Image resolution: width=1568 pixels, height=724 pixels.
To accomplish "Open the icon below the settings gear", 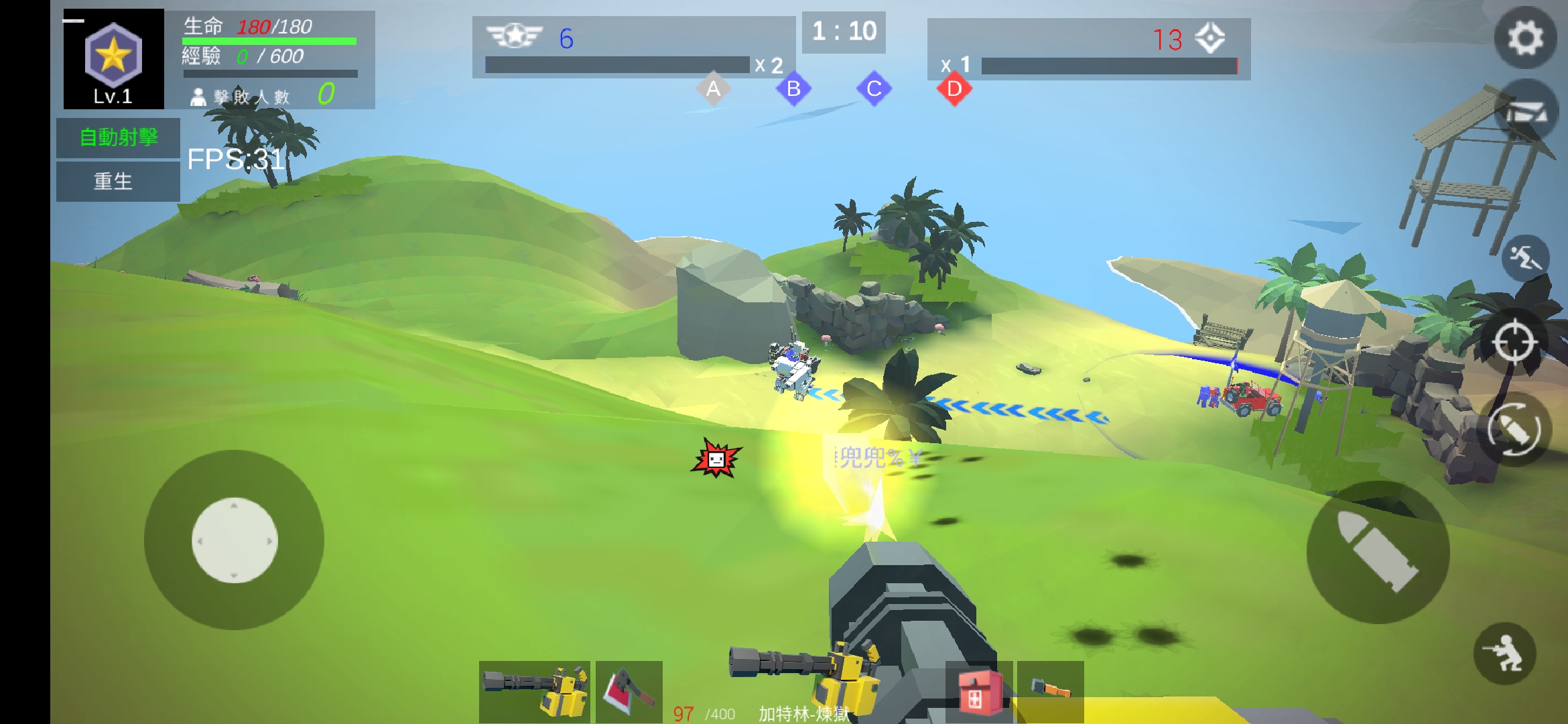I will [1525, 111].
